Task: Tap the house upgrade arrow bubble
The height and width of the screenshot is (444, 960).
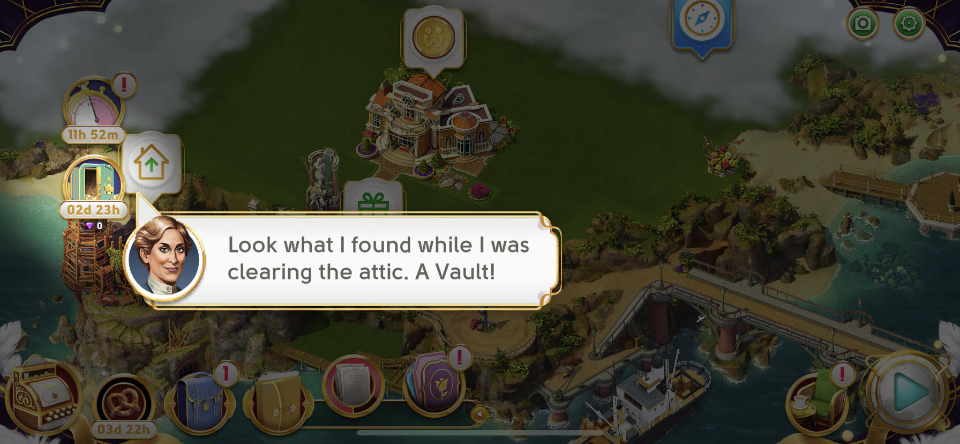Action: tap(153, 162)
